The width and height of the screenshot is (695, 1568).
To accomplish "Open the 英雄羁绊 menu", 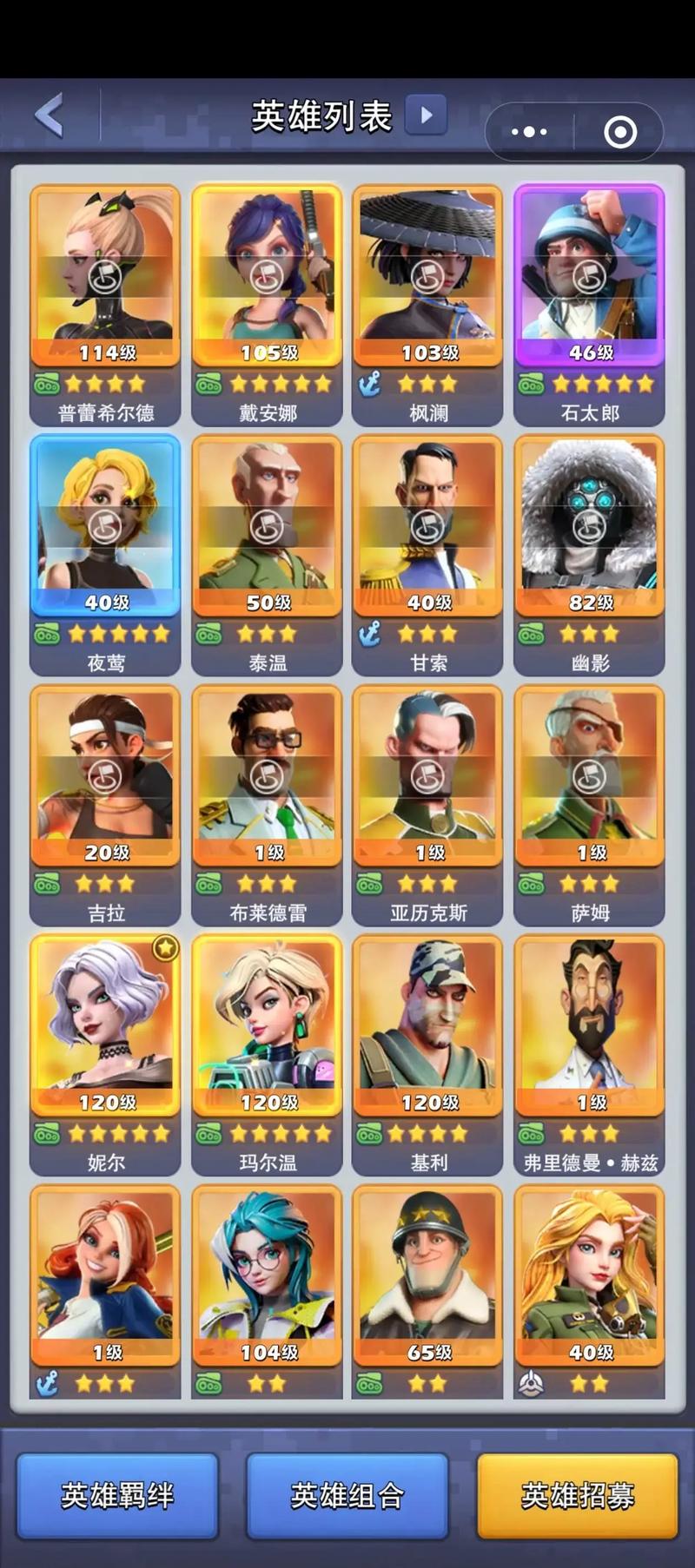I will pos(117,1495).
